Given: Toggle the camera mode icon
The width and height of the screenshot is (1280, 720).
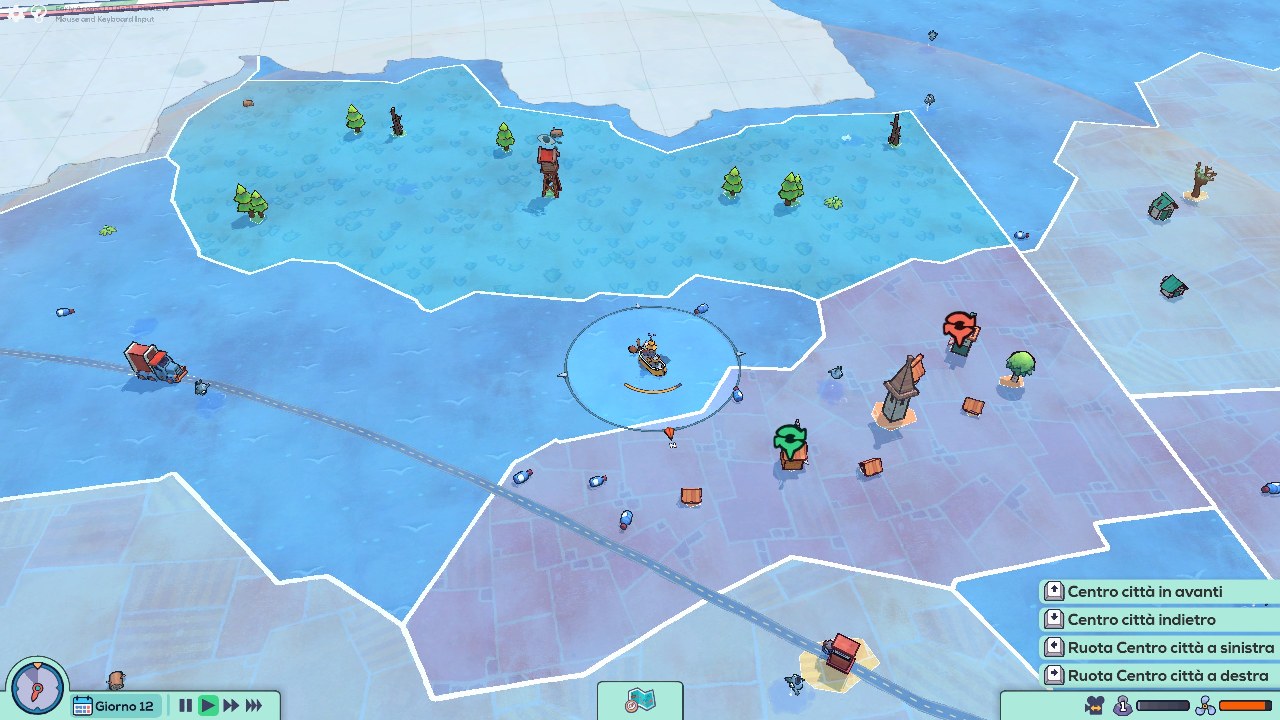Looking at the screenshot, I should (x=1096, y=706).
